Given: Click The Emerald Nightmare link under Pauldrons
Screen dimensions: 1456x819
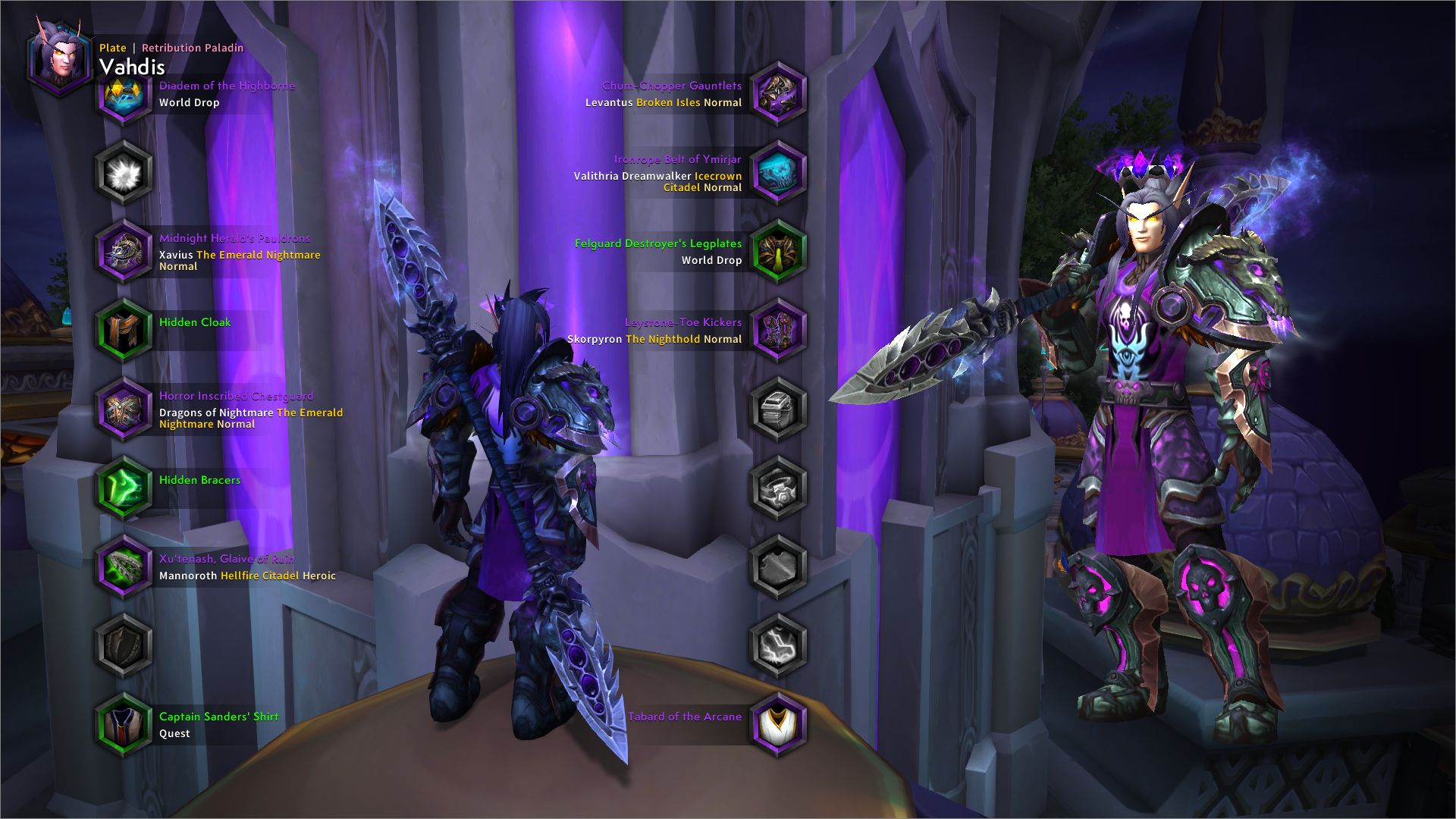Looking at the screenshot, I should click(x=258, y=255).
